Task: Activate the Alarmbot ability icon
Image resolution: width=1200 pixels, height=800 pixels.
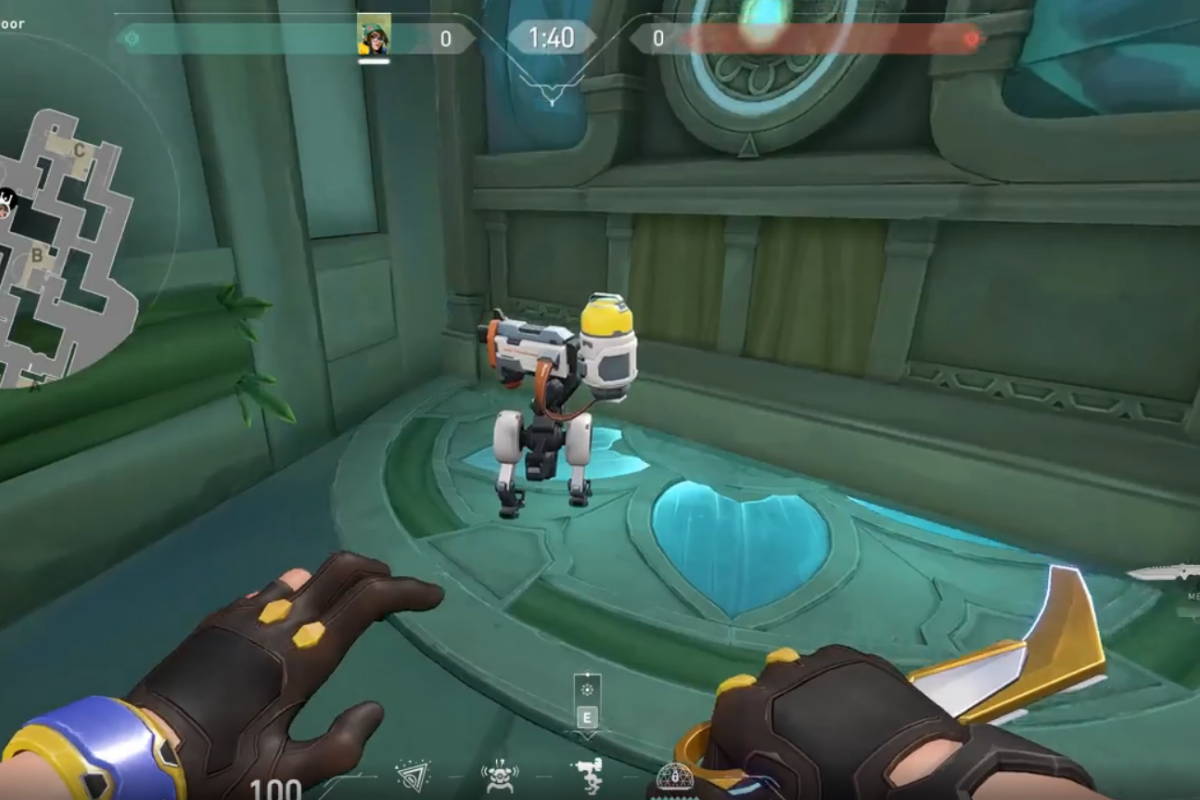Action: 499,775
